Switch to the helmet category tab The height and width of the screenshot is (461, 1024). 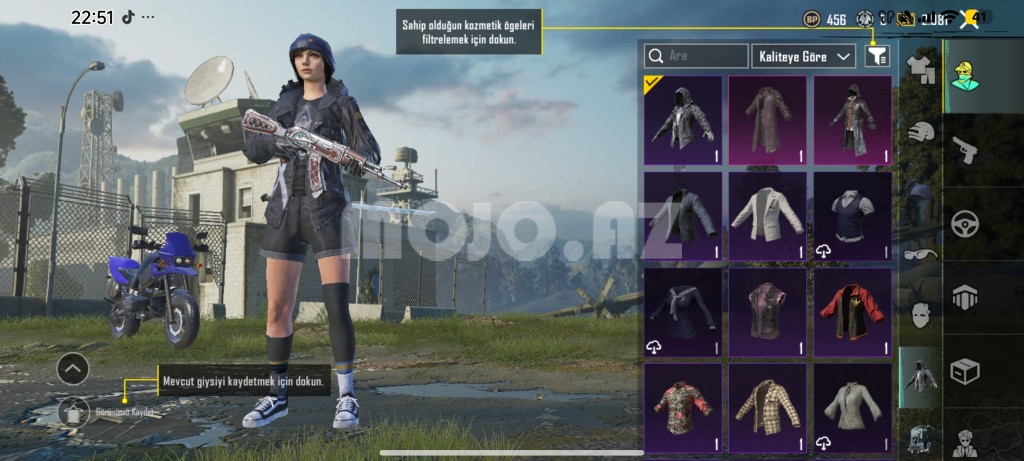click(x=920, y=131)
